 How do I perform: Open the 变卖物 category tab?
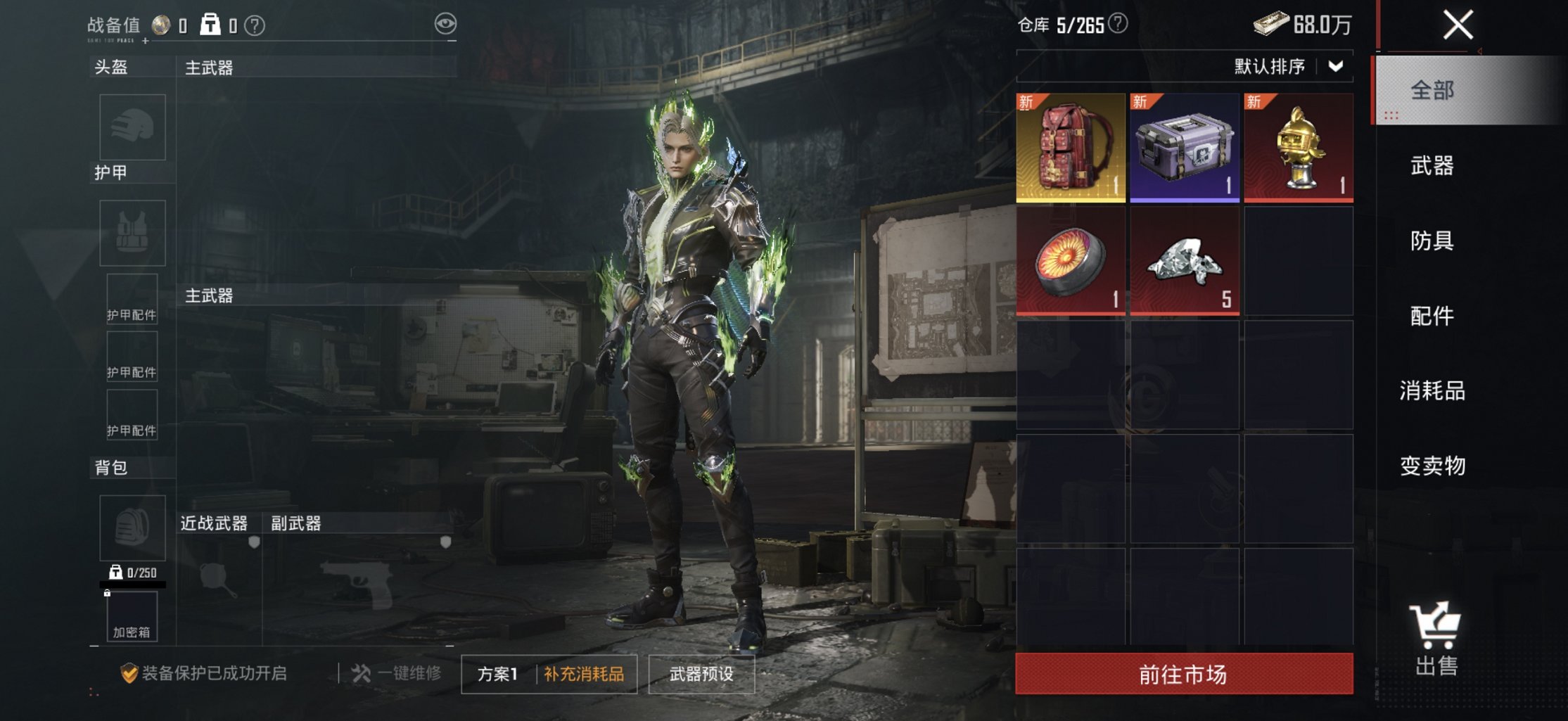(1432, 466)
